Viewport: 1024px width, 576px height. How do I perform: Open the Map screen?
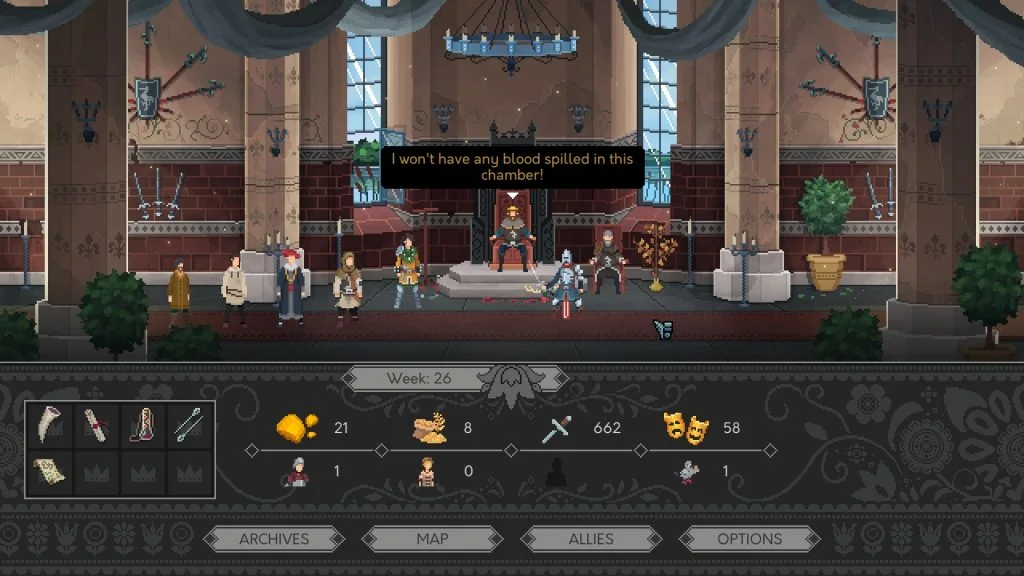coord(432,539)
